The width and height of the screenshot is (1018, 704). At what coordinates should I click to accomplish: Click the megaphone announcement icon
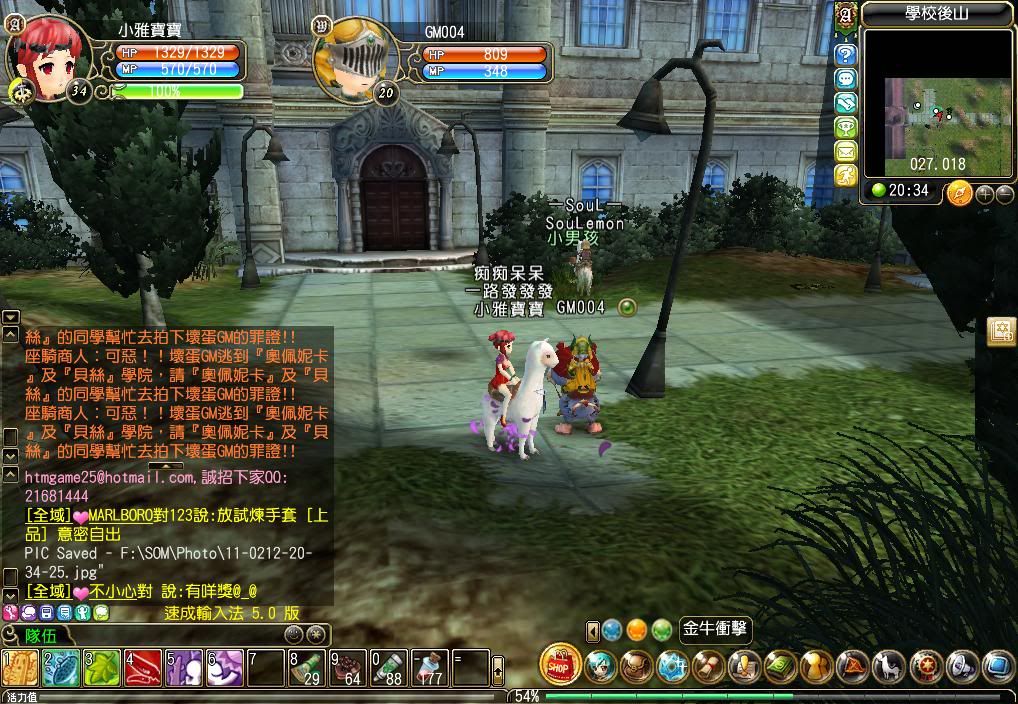click(961, 665)
